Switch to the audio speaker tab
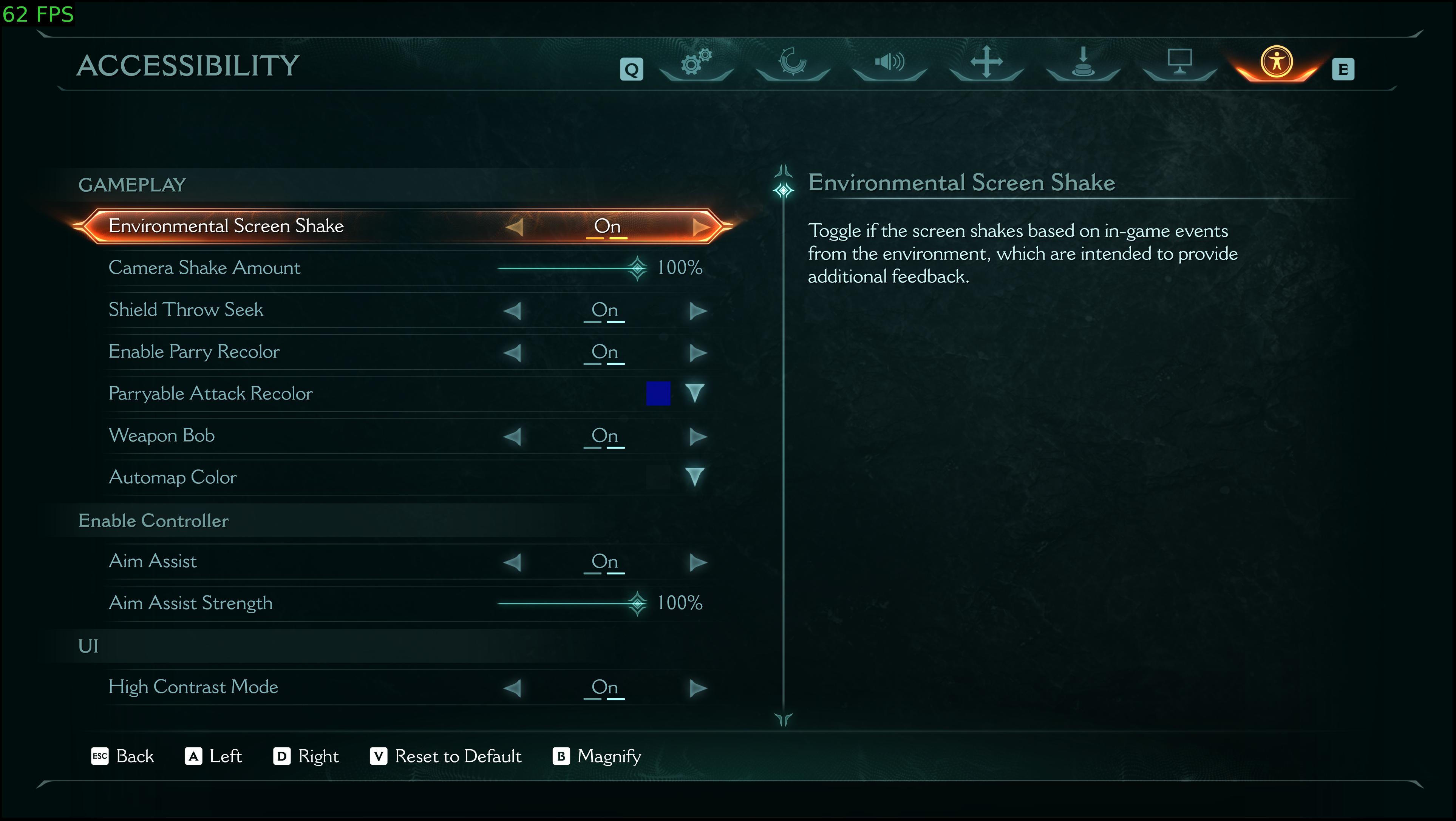1456x821 pixels. [889, 62]
